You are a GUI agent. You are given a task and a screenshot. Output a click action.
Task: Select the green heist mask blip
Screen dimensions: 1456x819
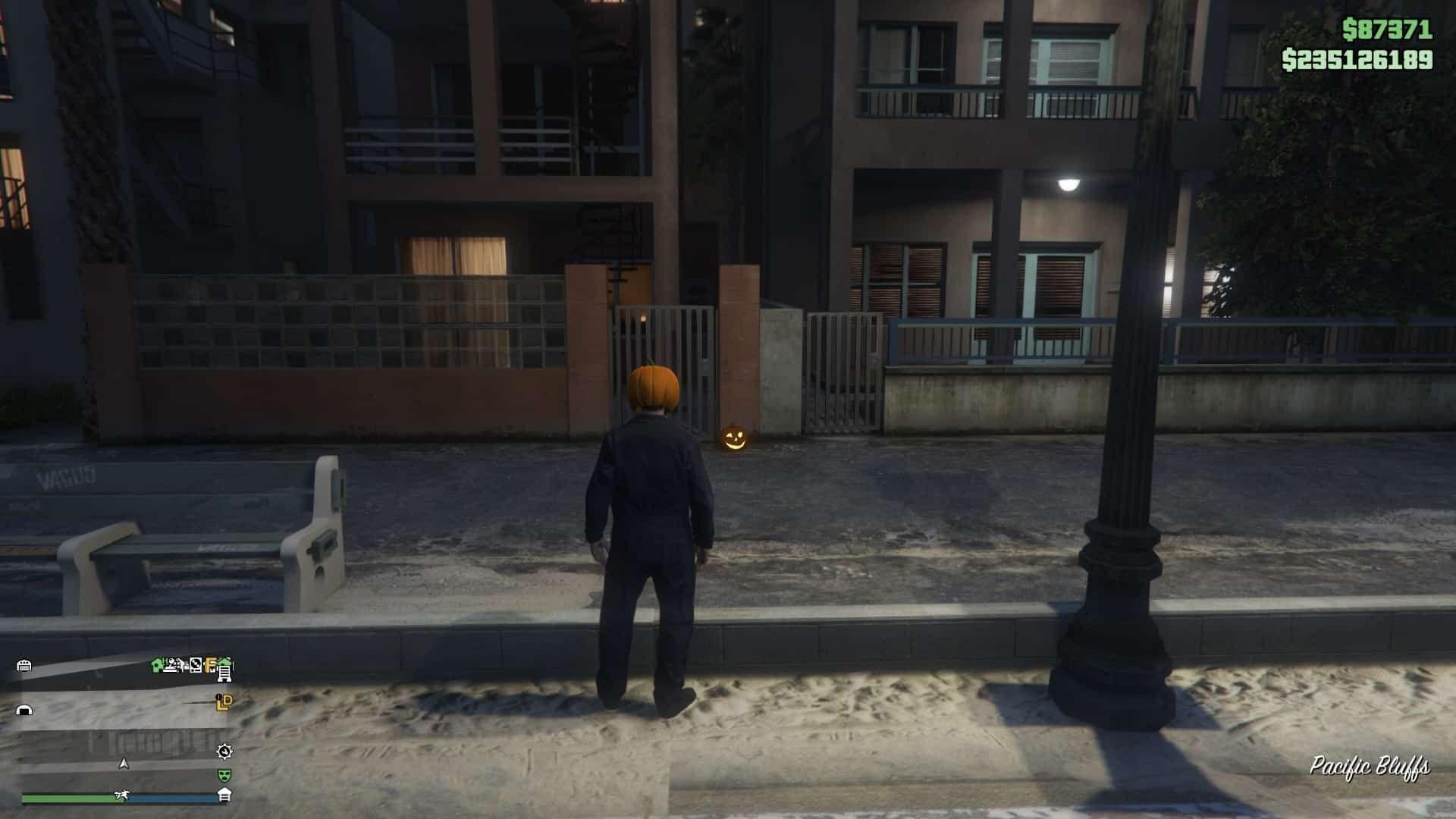tap(225, 776)
